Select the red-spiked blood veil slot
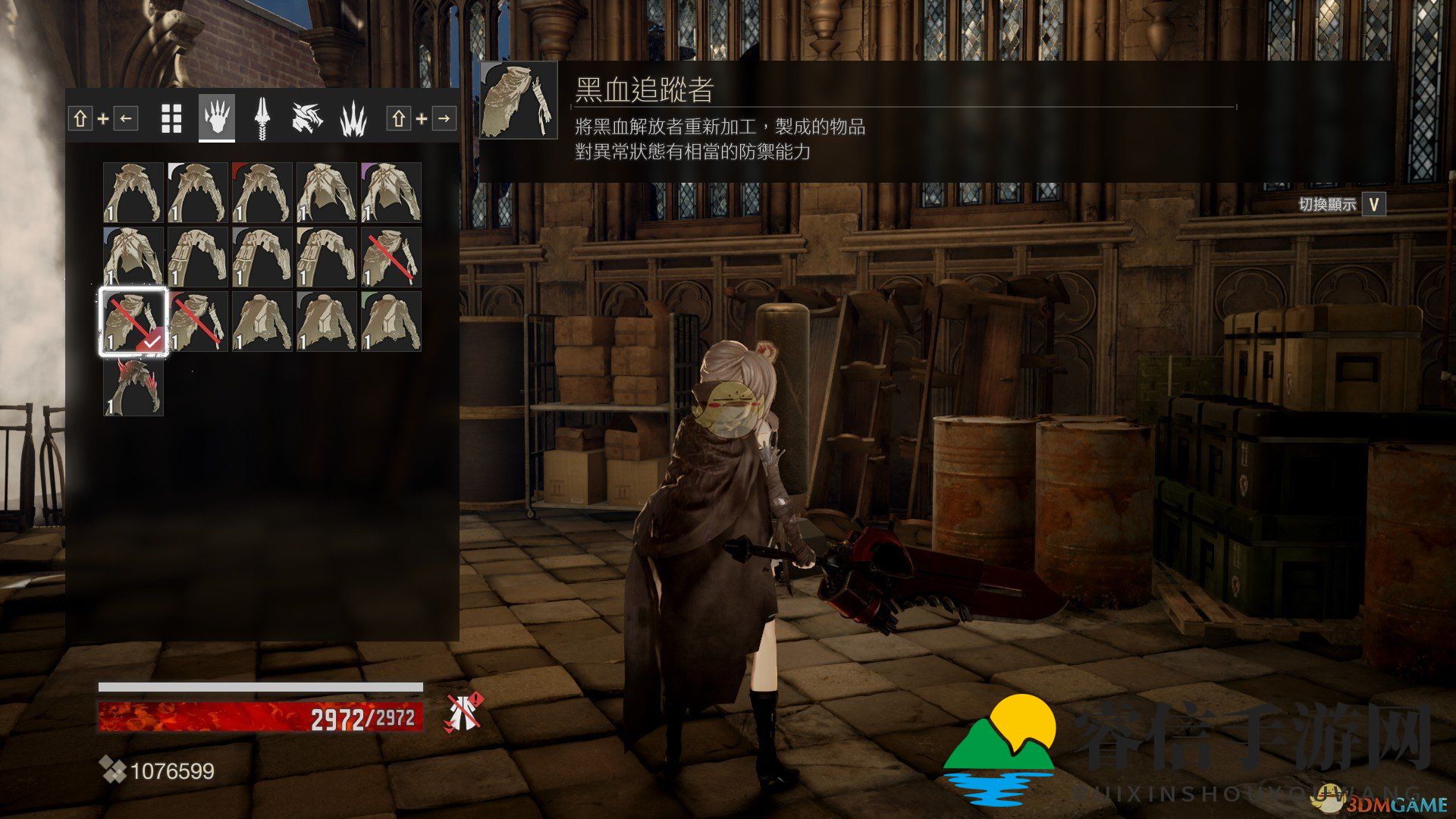1456x819 pixels. pyautogui.click(x=133, y=387)
